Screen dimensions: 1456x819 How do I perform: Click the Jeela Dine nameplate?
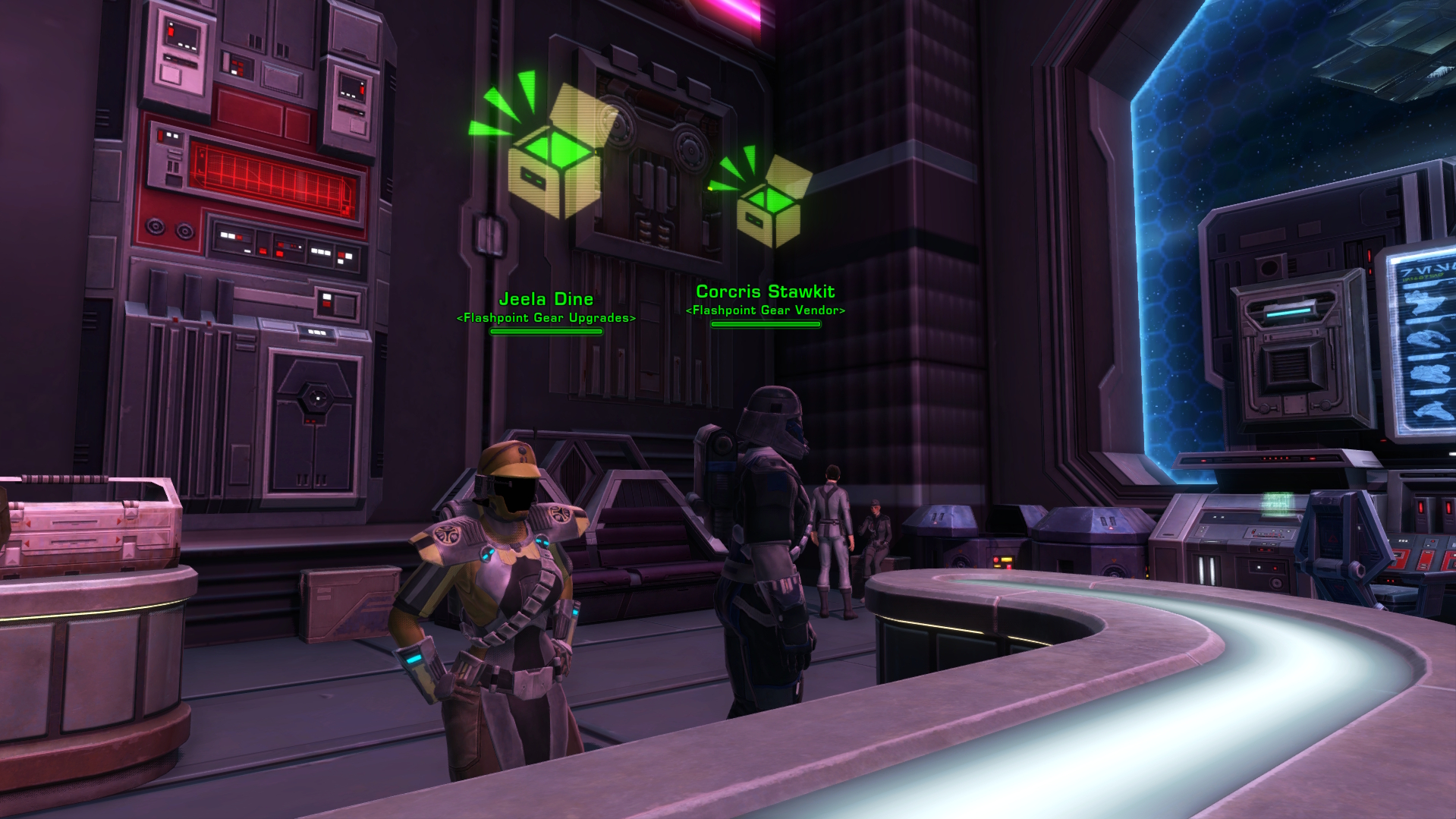548,300
